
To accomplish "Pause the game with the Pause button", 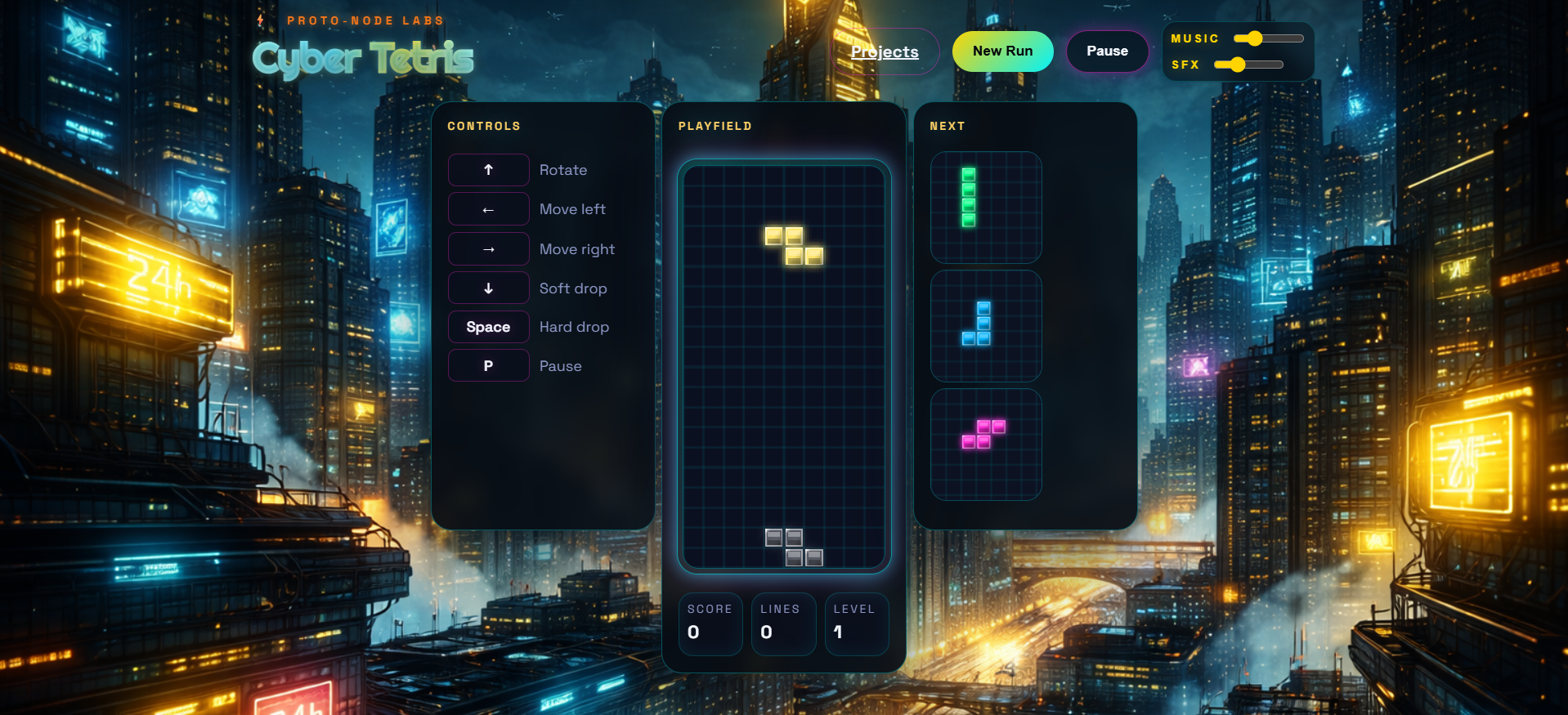I will click(x=1107, y=51).
